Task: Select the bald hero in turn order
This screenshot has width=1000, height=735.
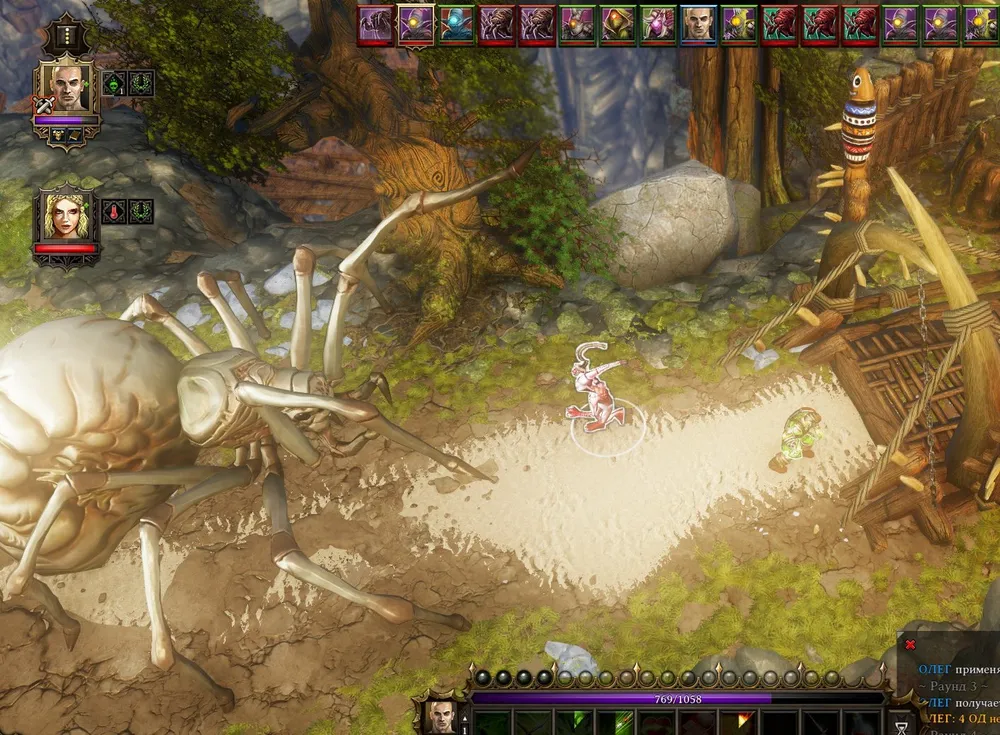Action: (x=699, y=25)
